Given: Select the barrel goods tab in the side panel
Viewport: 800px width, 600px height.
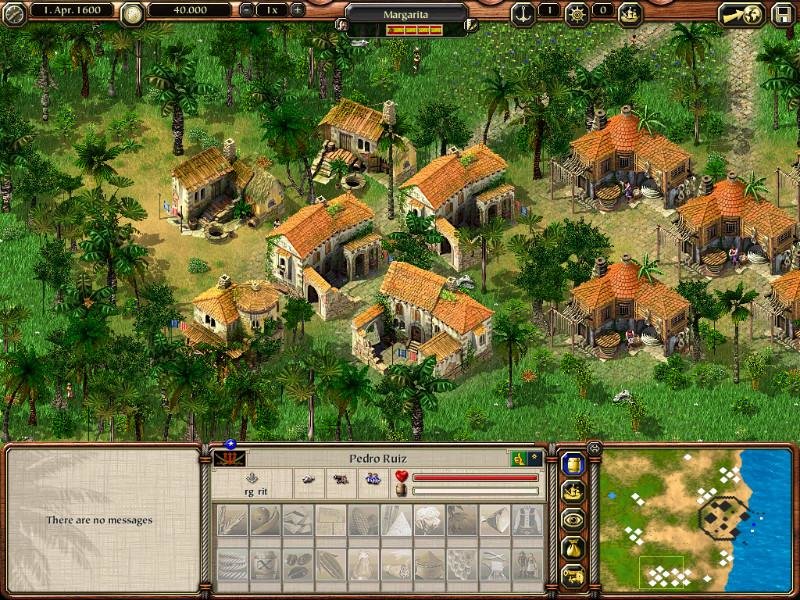Looking at the screenshot, I should tap(573, 463).
